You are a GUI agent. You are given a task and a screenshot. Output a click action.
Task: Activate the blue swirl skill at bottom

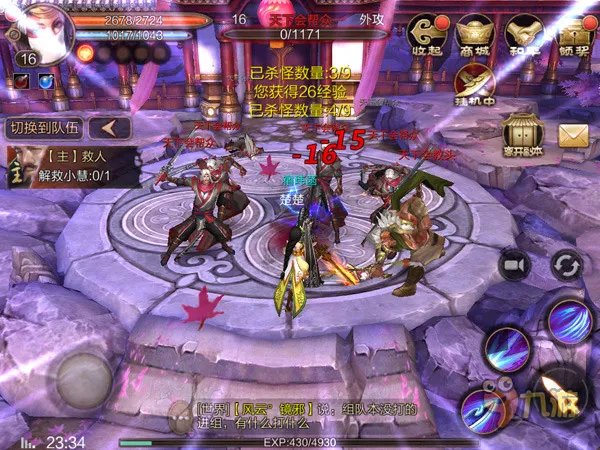[483, 409]
